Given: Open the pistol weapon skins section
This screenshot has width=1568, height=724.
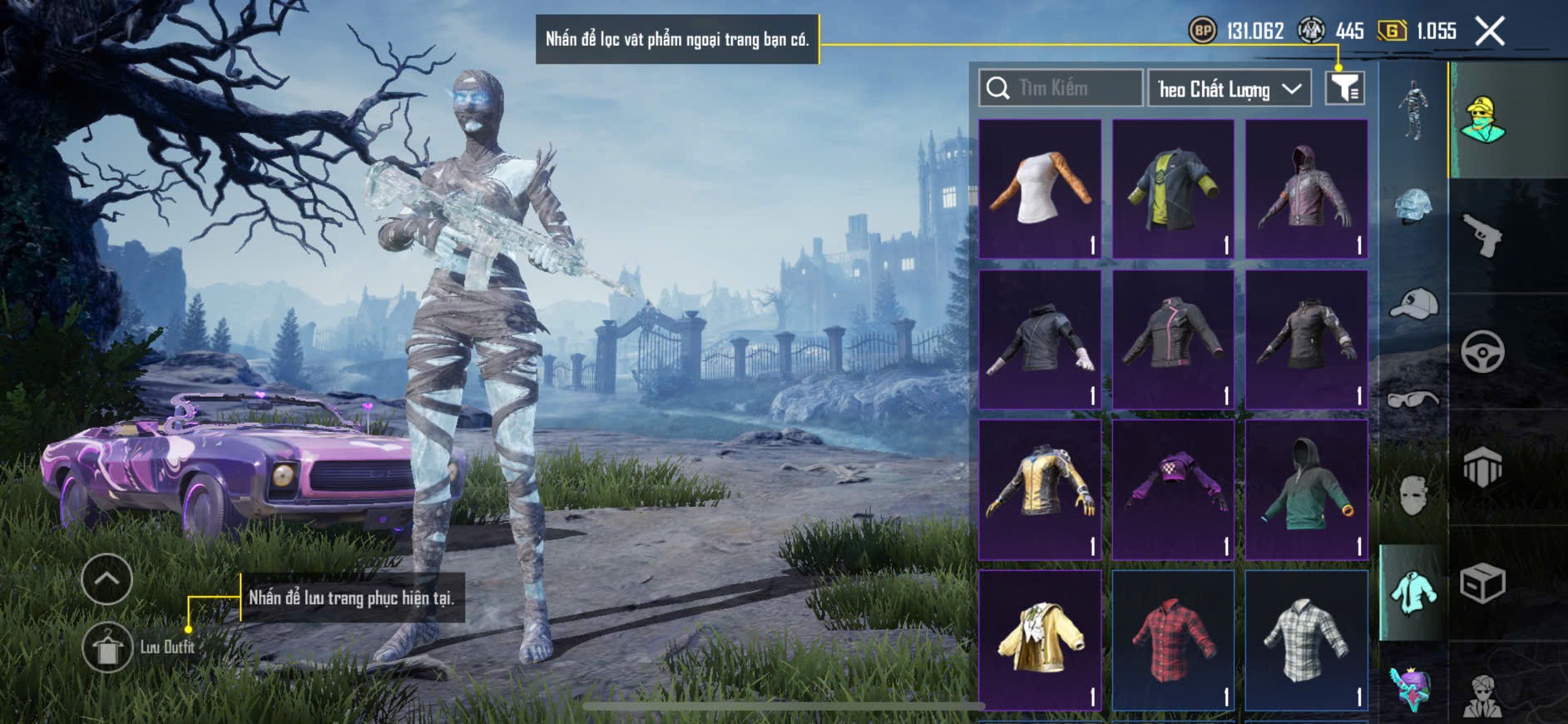Looking at the screenshot, I should (1482, 236).
